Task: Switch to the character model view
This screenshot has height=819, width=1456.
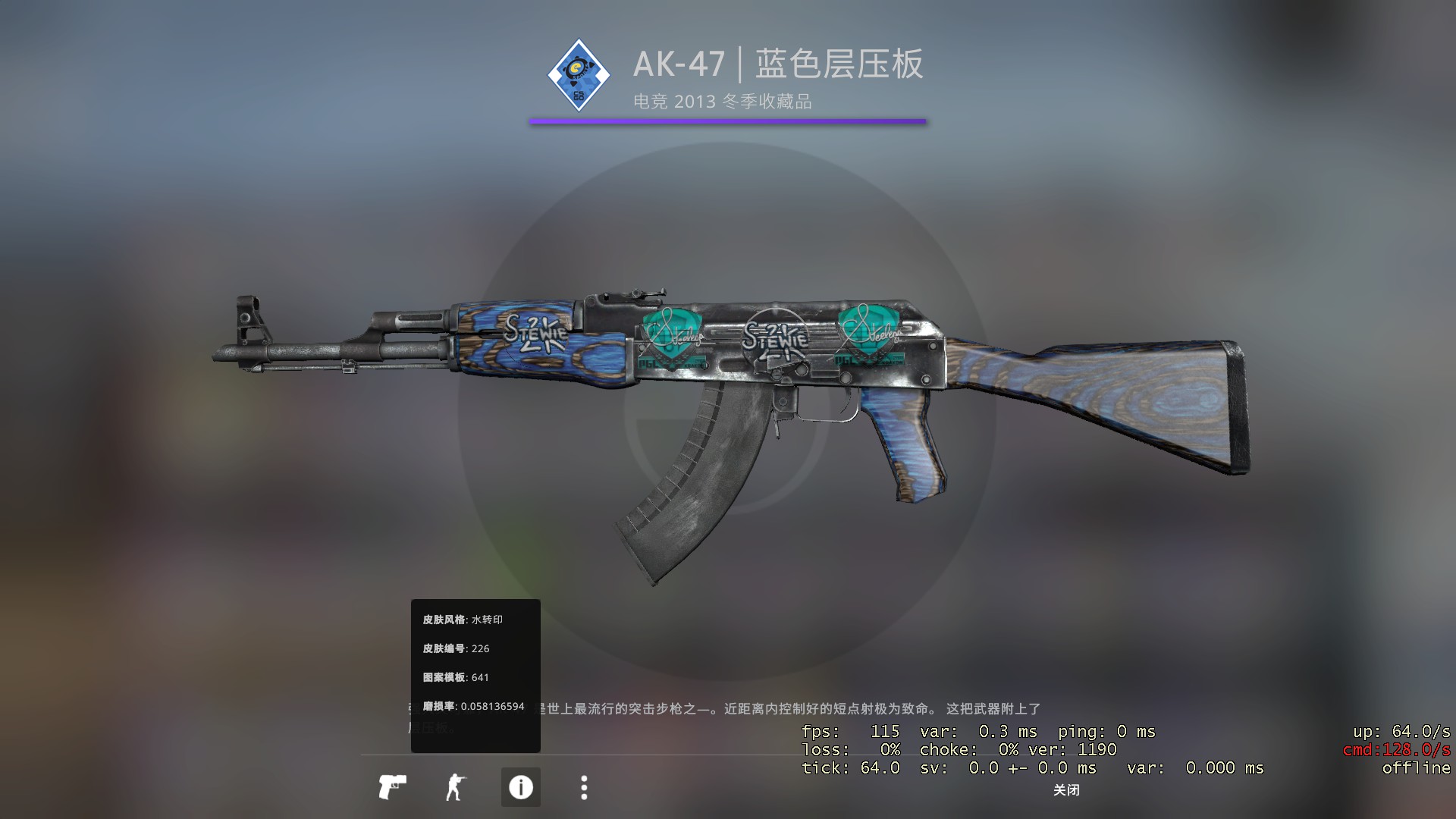Action: 455,787
